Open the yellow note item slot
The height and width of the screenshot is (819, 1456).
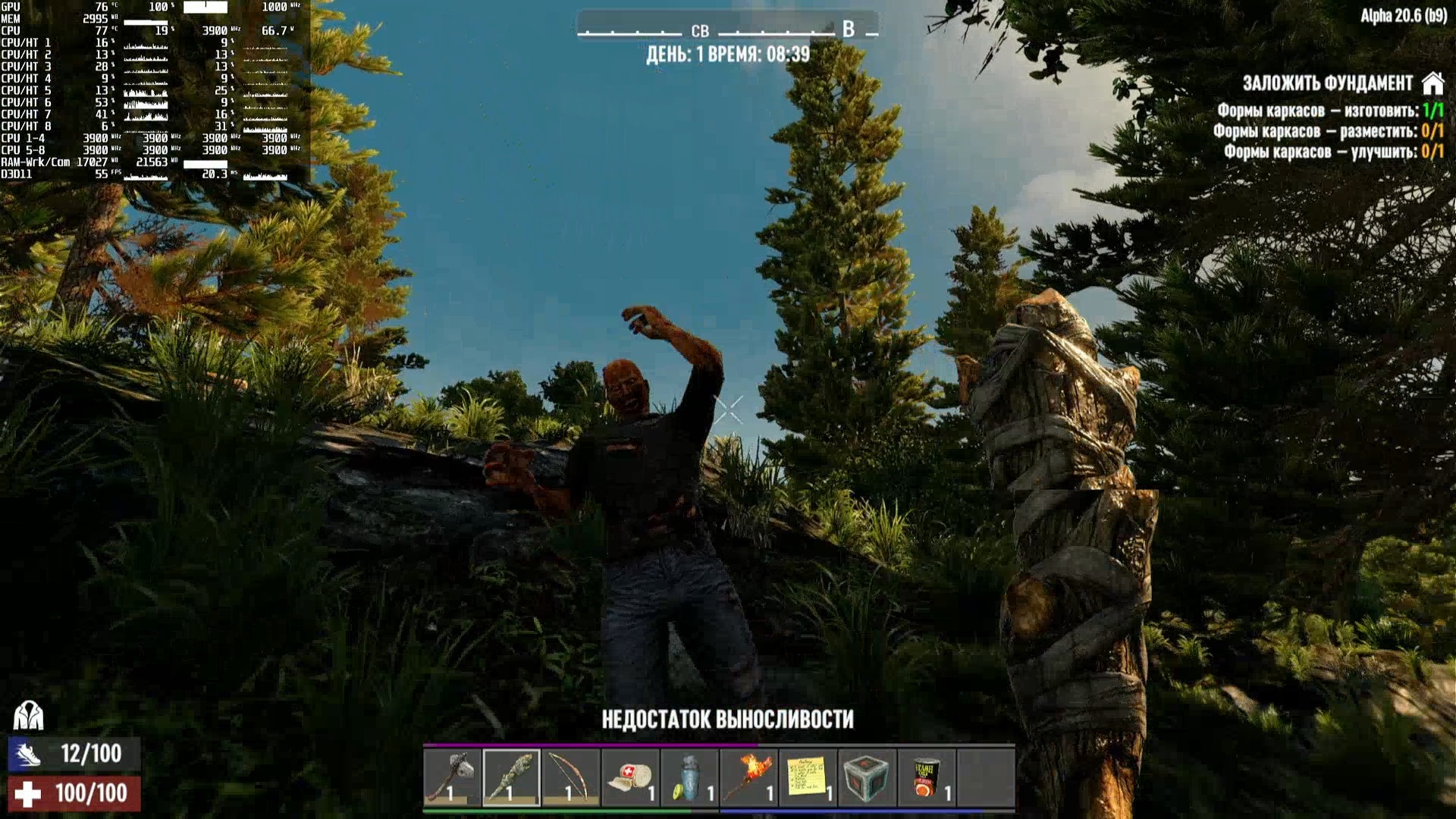point(808,777)
